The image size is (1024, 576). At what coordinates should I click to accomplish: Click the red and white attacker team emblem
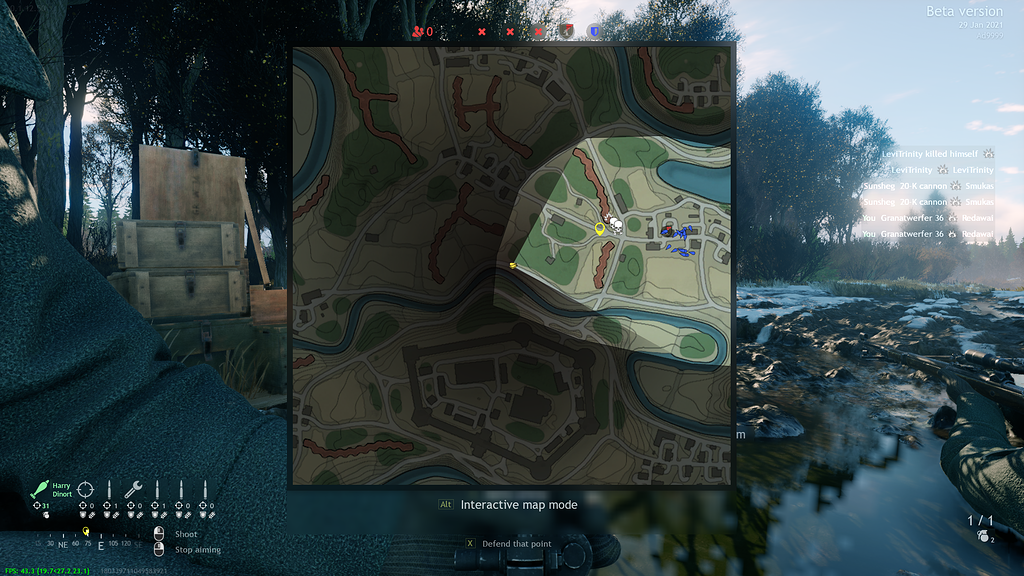point(567,31)
